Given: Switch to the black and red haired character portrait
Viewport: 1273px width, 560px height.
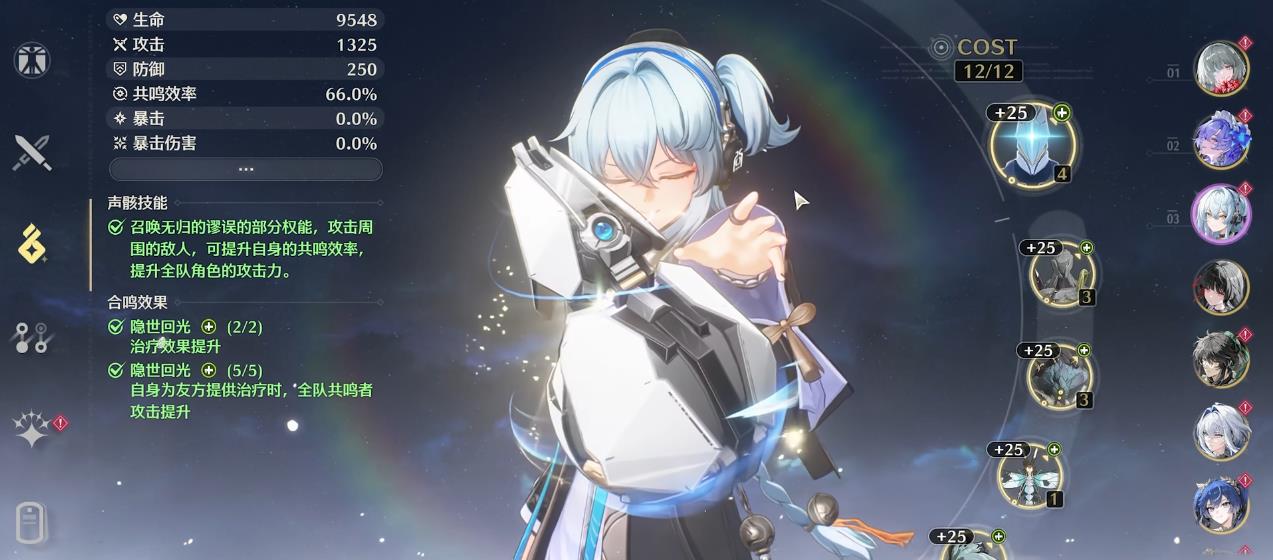Looking at the screenshot, I should 1221,287.
